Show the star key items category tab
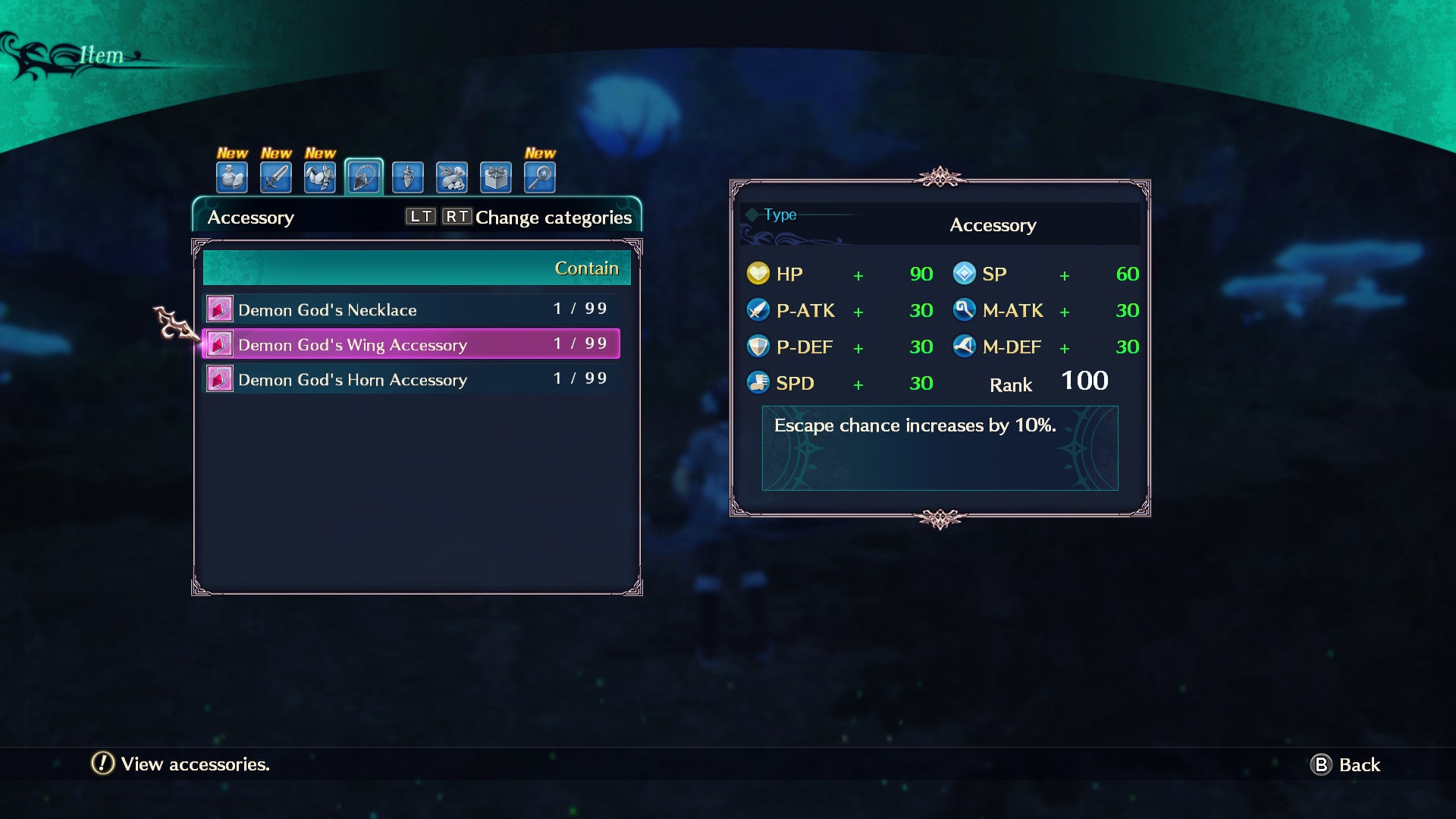1456x819 pixels. [x=540, y=177]
